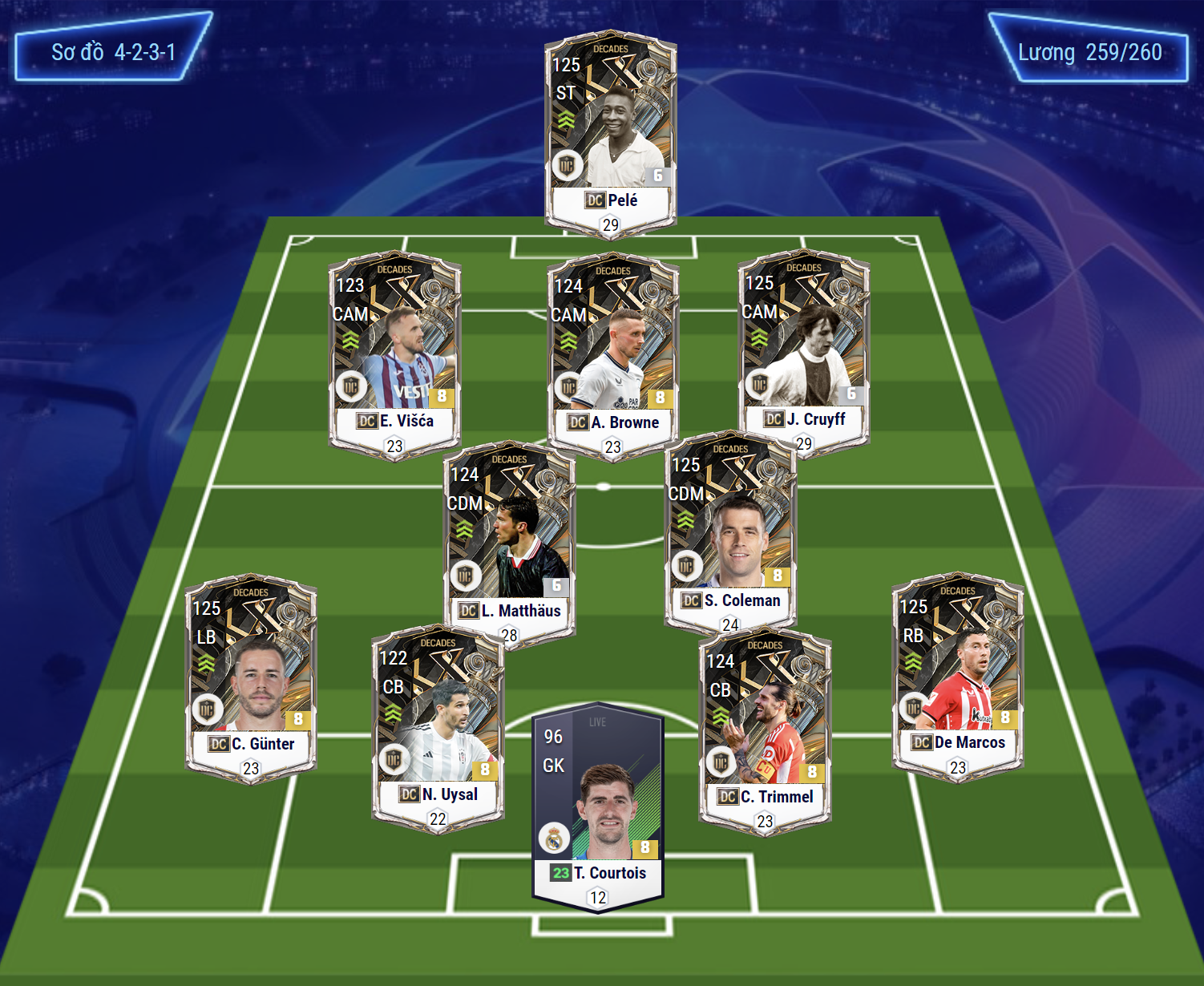The image size is (1204, 986).
Task: Select goalkeeper T. Courtois card
Action: coord(598,810)
